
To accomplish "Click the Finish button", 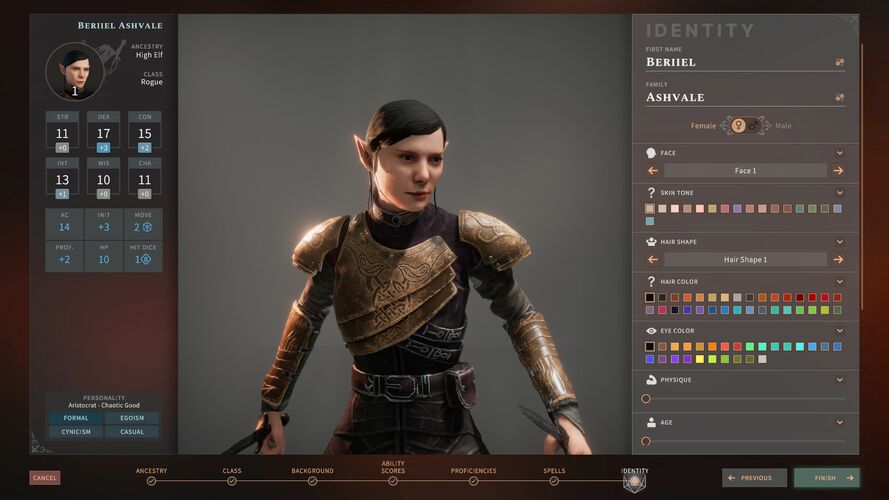I will click(826, 478).
